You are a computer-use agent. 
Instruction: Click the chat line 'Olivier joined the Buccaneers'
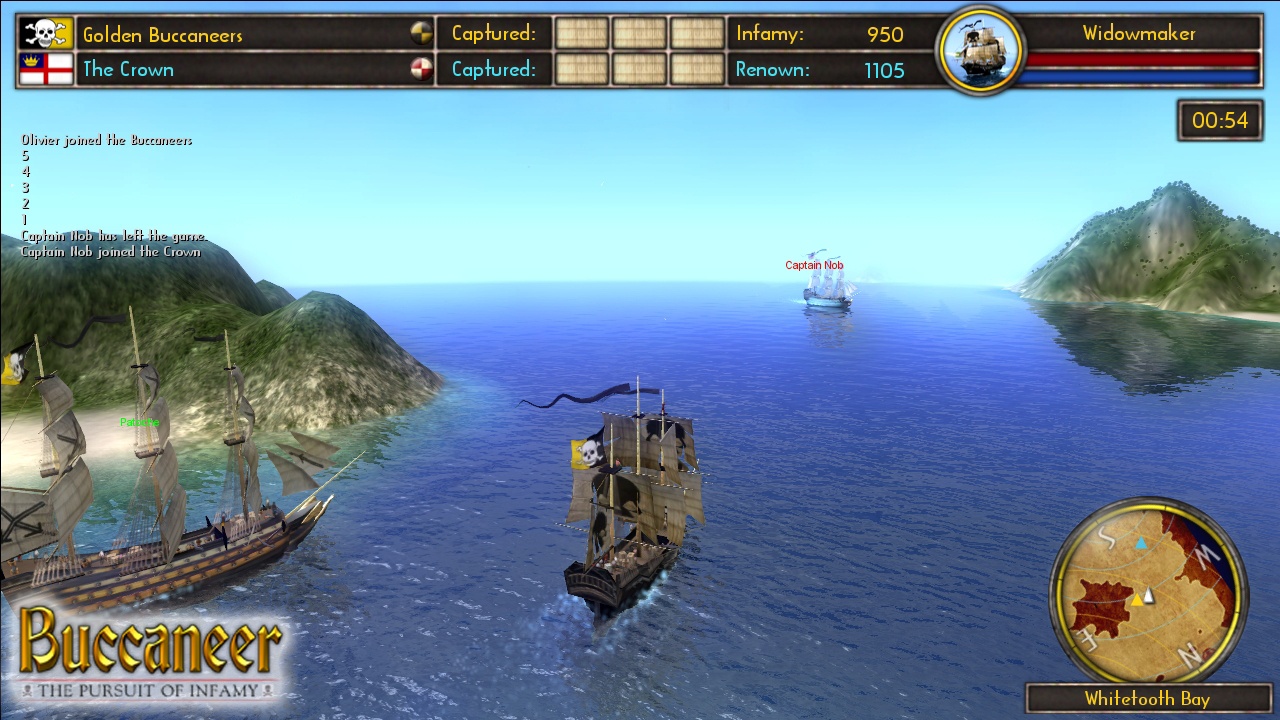point(107,140)
